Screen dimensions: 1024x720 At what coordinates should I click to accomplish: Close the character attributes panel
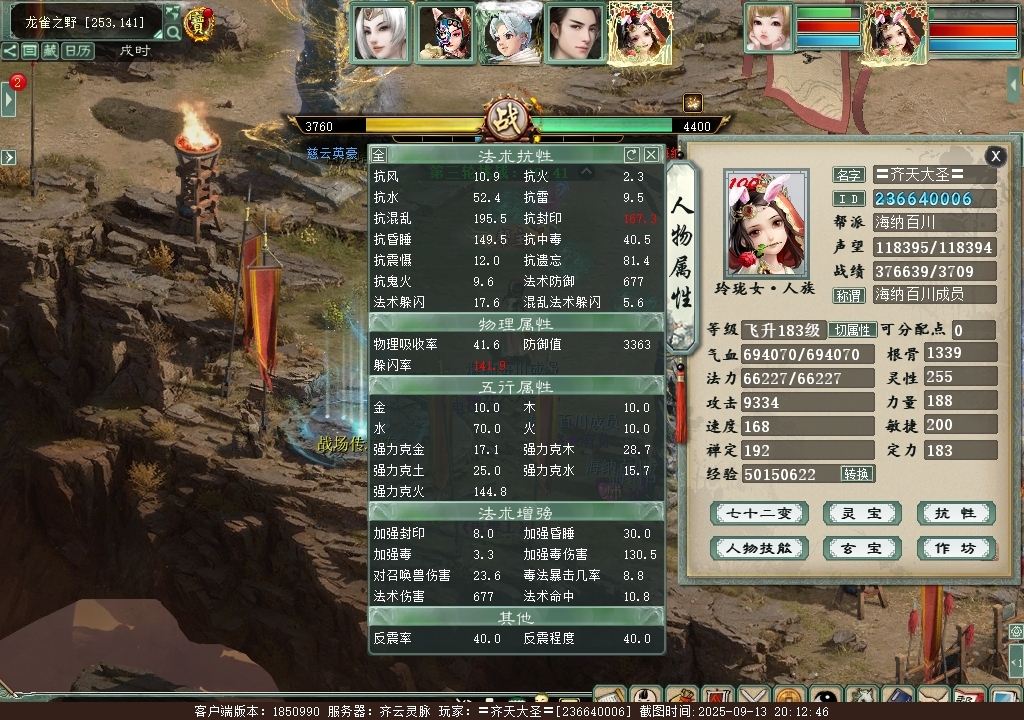995,156
